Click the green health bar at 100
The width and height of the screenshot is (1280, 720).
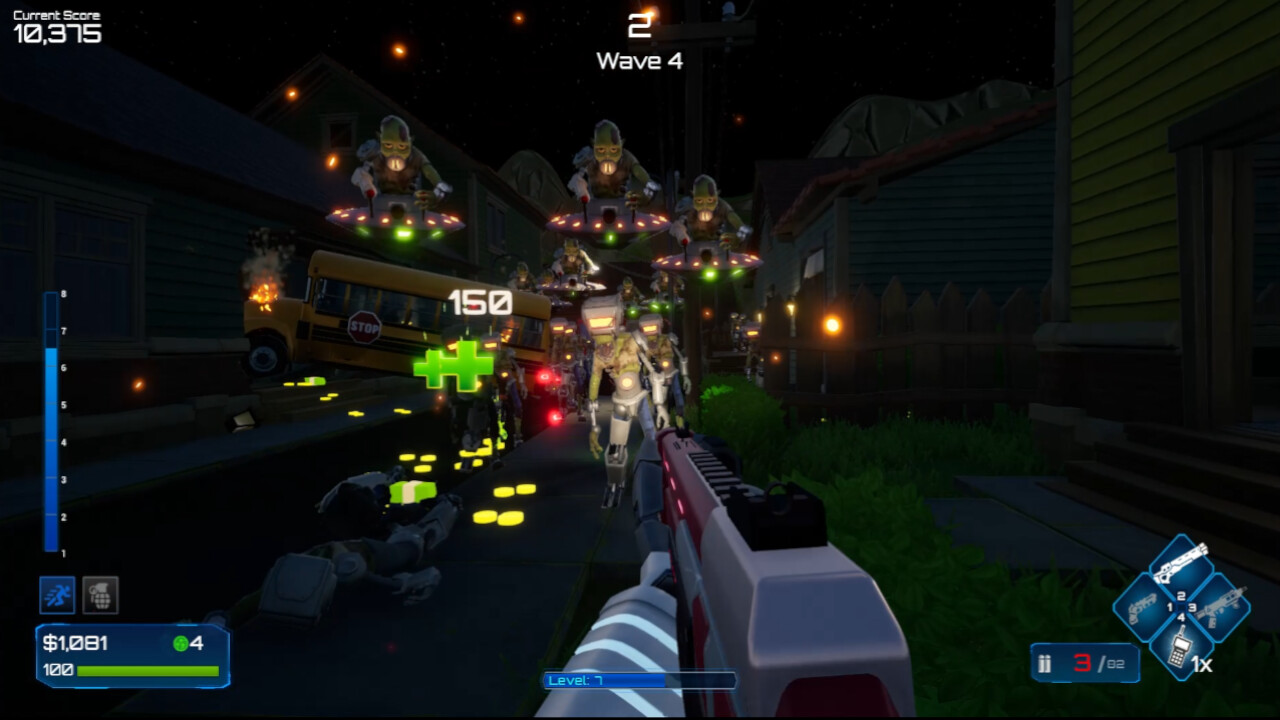pos(148,672)
